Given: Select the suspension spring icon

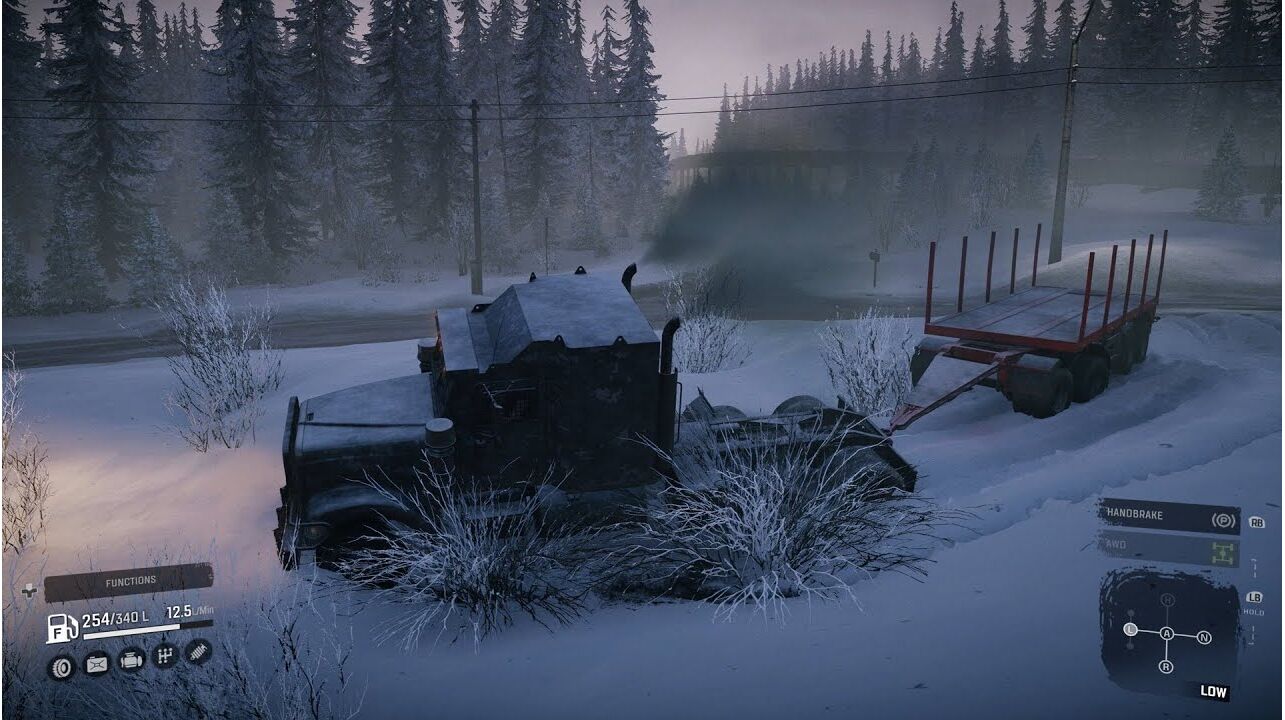Looking at the screenshot, I should [x=198, y=652].
